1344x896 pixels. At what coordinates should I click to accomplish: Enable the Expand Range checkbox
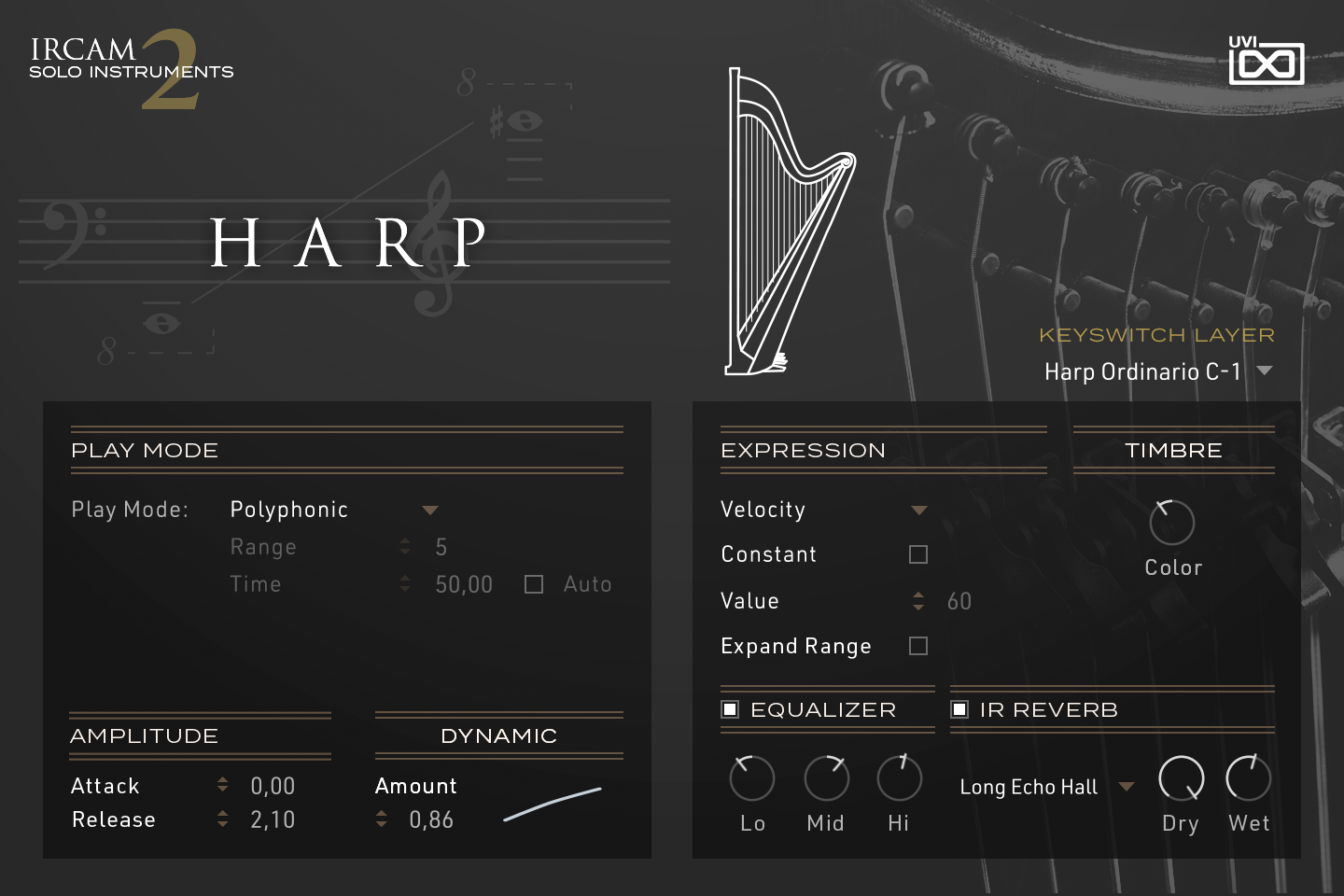point(918,645)
